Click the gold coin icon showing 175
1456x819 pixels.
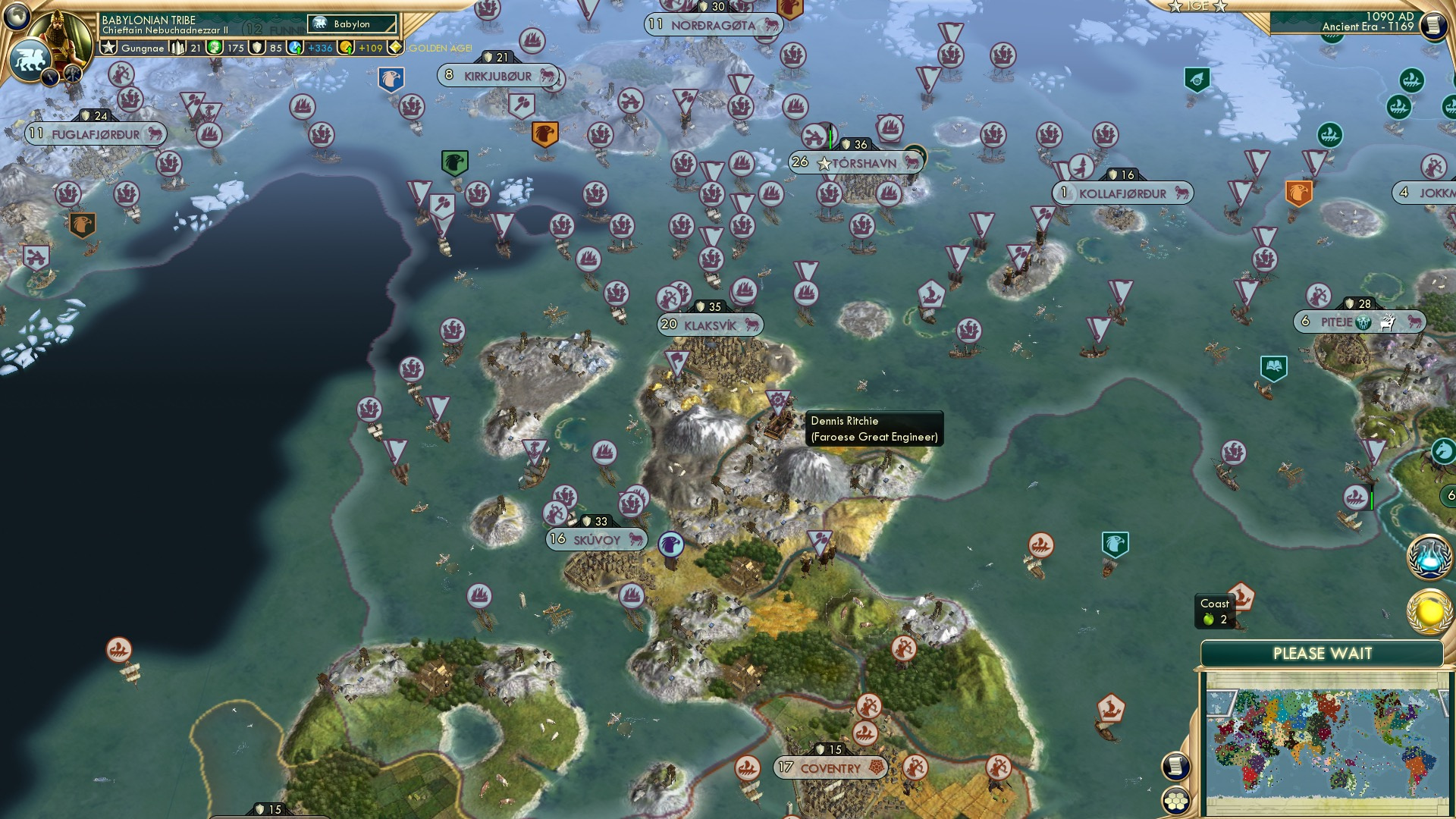(214, 47)
